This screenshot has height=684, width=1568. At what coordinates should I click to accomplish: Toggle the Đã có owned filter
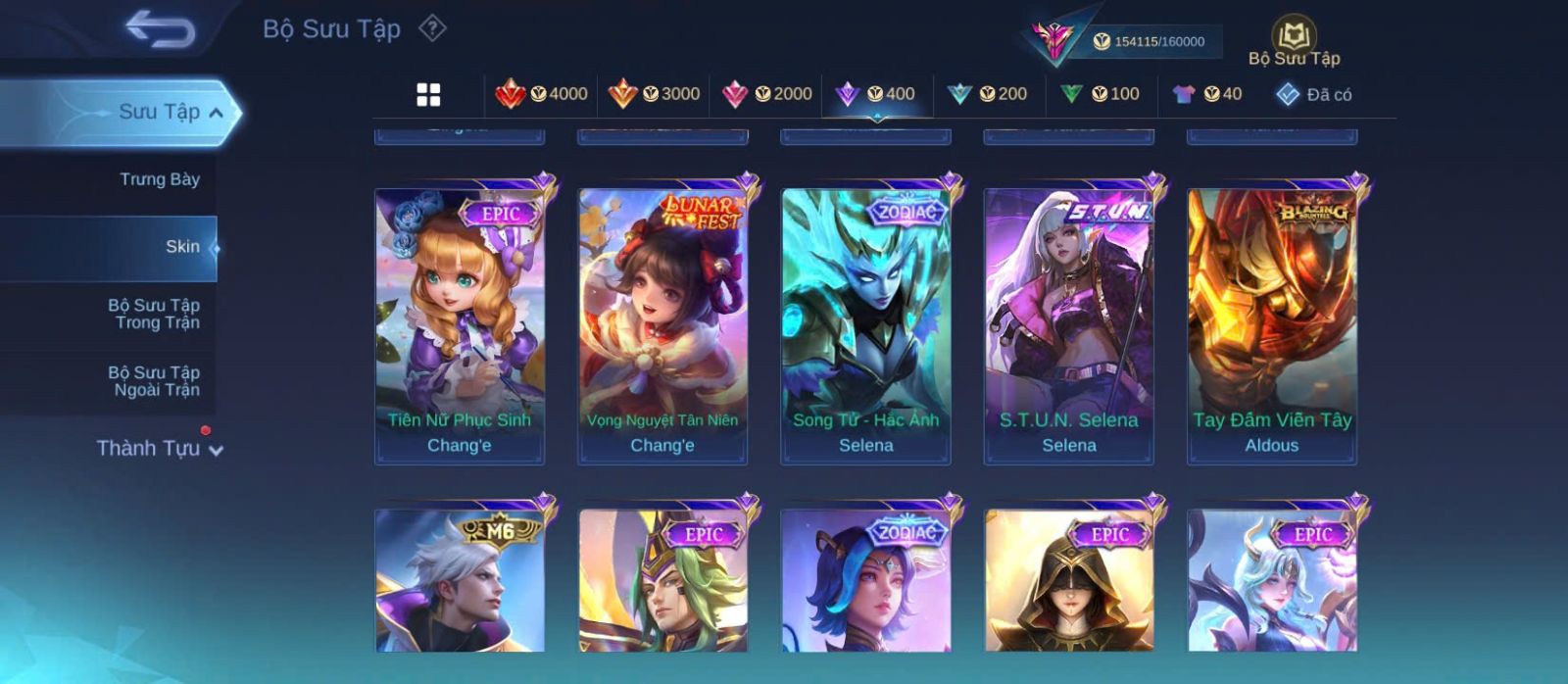click(1313, 94)
